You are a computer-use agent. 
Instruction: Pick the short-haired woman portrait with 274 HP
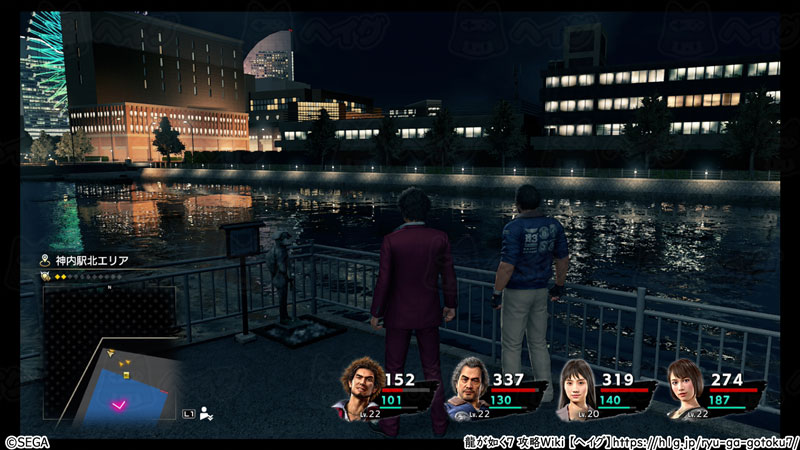684,389
